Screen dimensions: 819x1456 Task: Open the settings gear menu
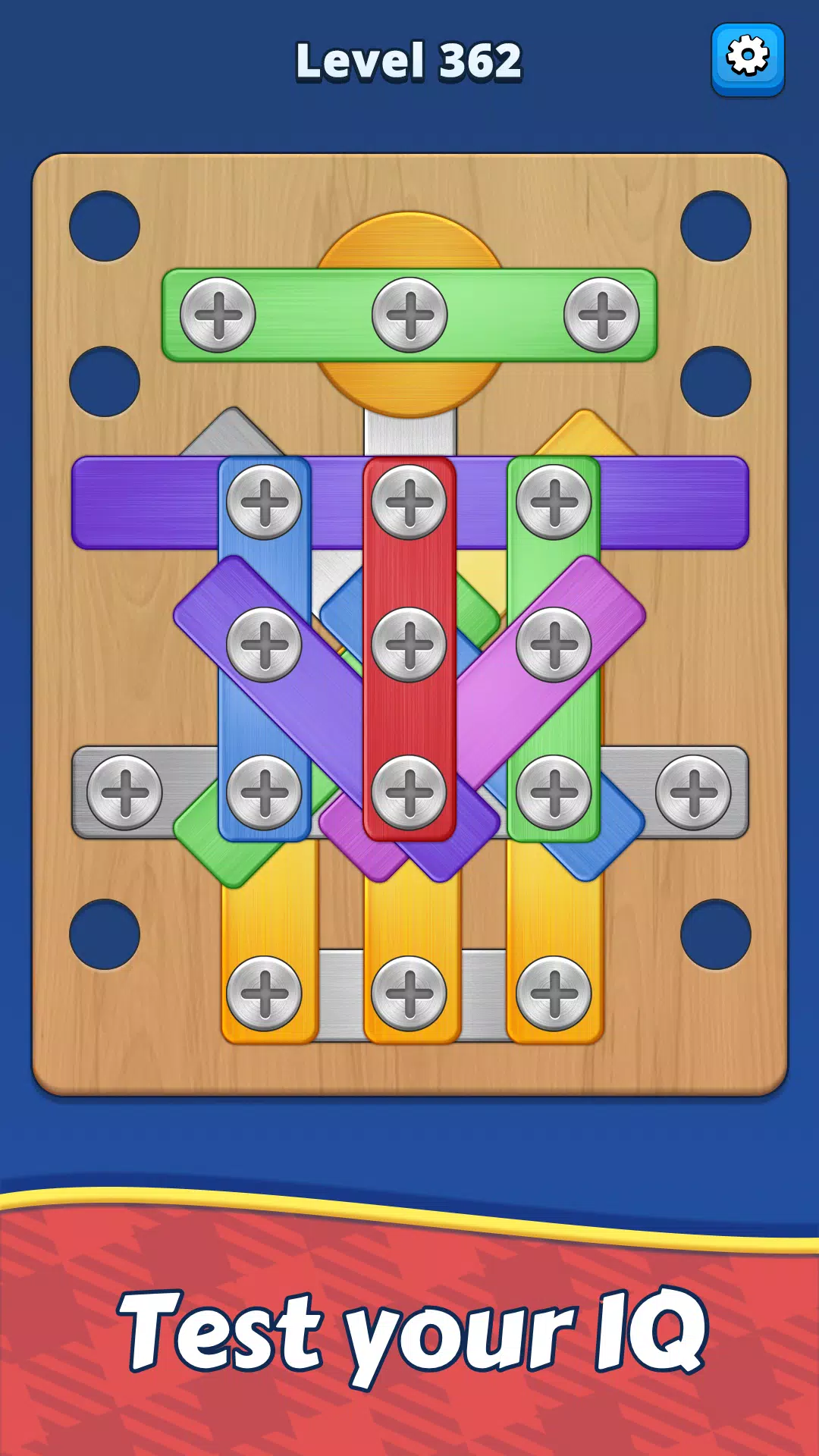747,58
